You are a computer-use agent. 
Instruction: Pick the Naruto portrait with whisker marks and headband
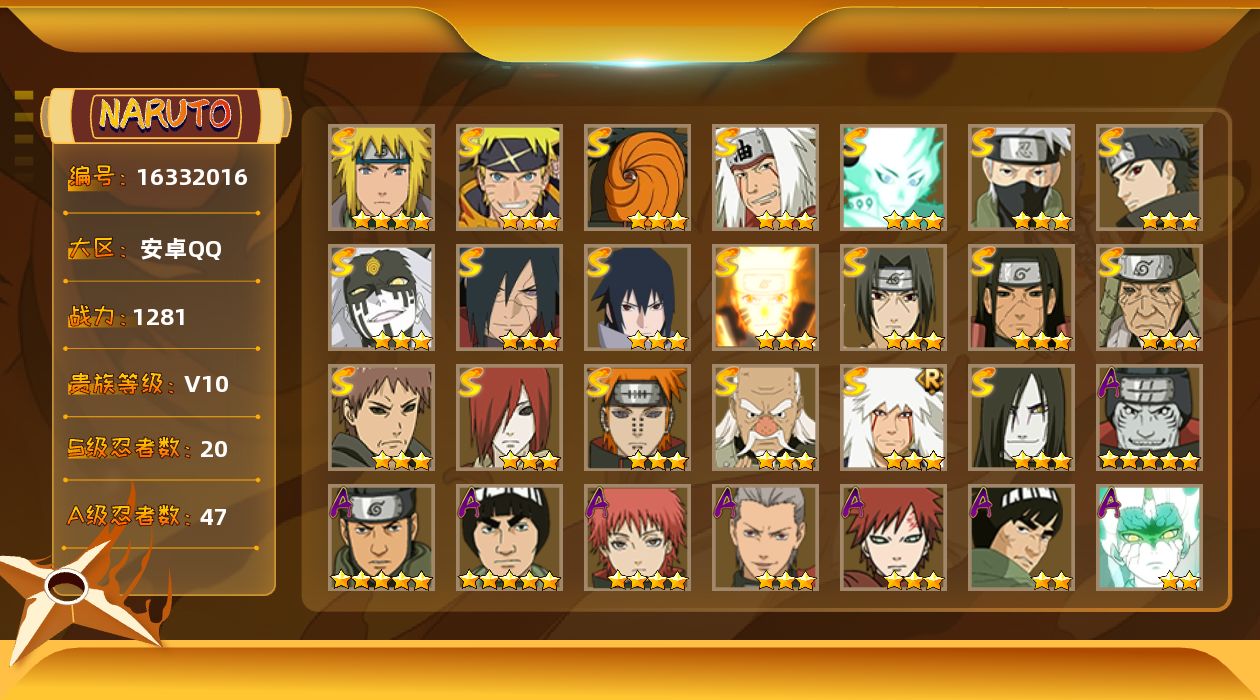[x=509, y=177]
